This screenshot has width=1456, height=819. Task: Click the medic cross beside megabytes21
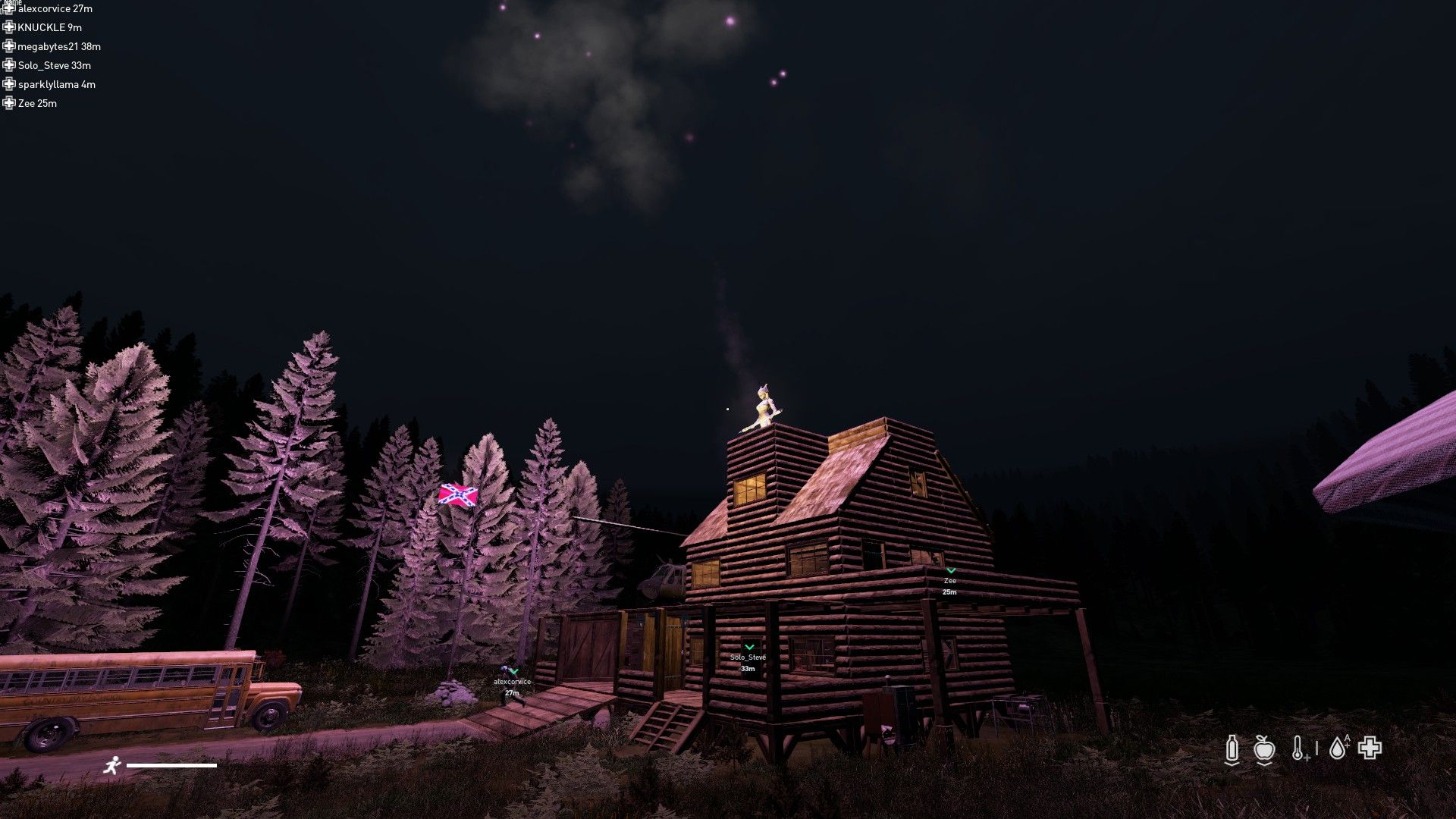coord(10,46)
